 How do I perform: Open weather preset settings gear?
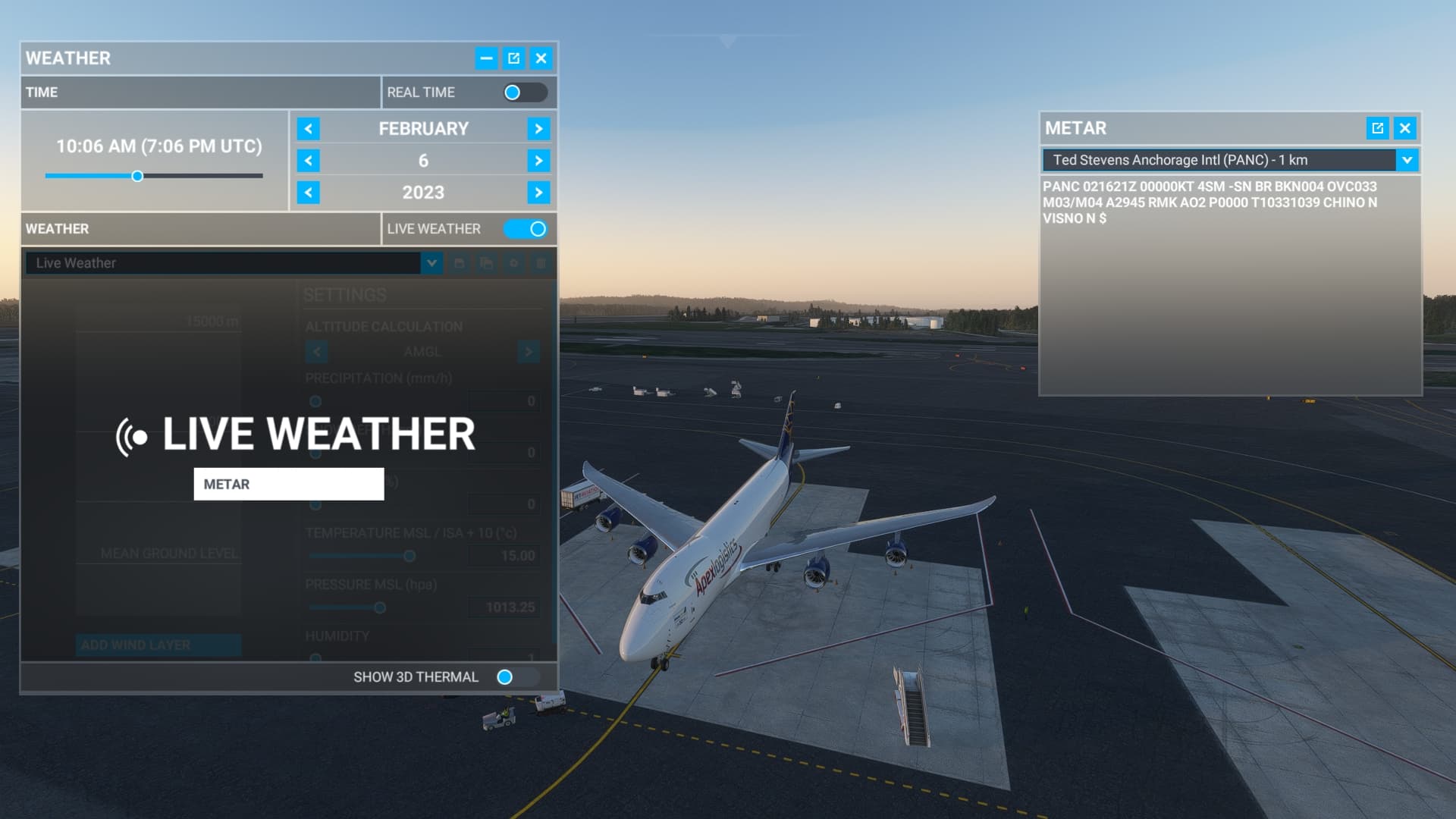click(x=513, y=263)
